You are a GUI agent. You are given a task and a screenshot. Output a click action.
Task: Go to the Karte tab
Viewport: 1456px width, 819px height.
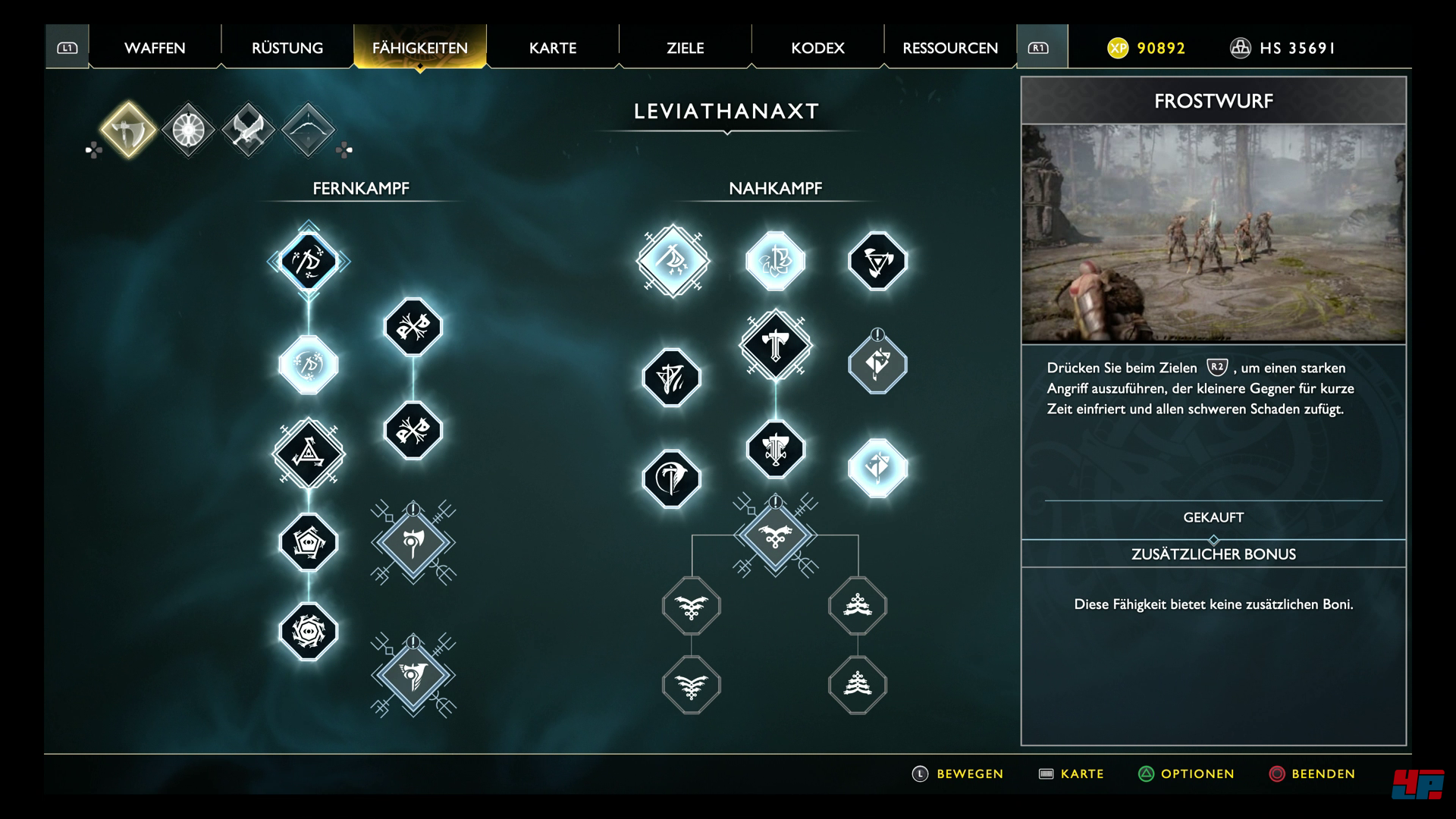point(553,48)
